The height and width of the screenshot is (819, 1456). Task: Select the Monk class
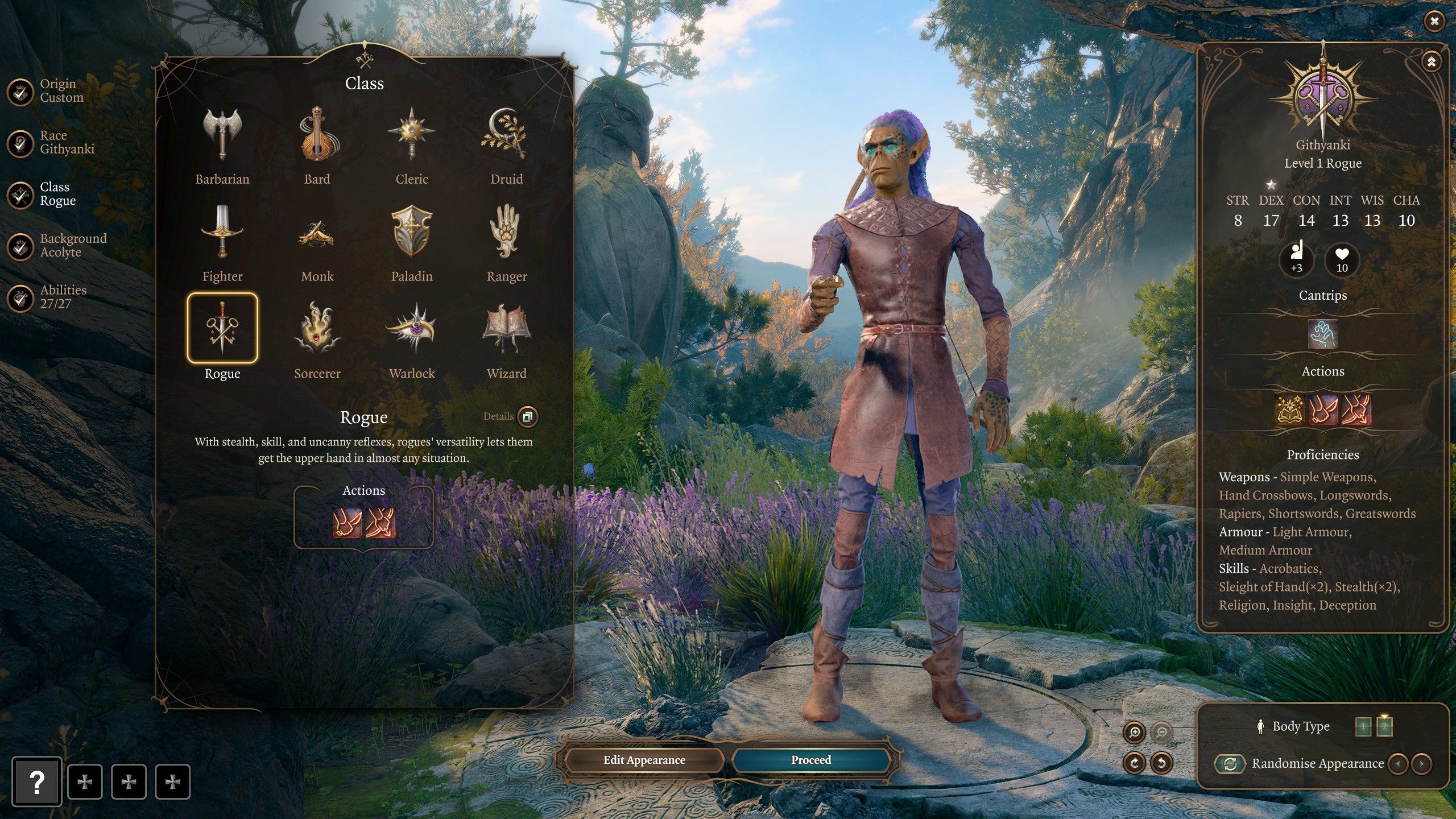click(x=317, y=232)
